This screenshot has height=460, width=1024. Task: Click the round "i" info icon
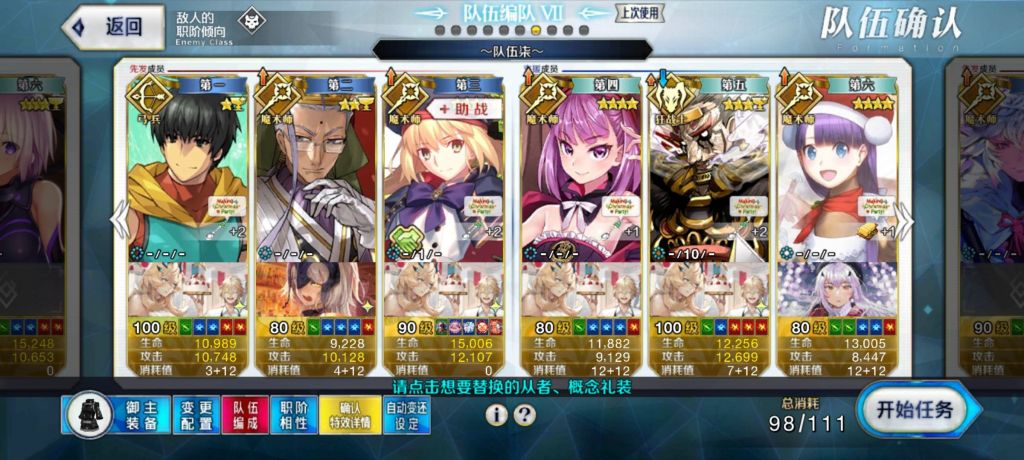tap(497, 415)
